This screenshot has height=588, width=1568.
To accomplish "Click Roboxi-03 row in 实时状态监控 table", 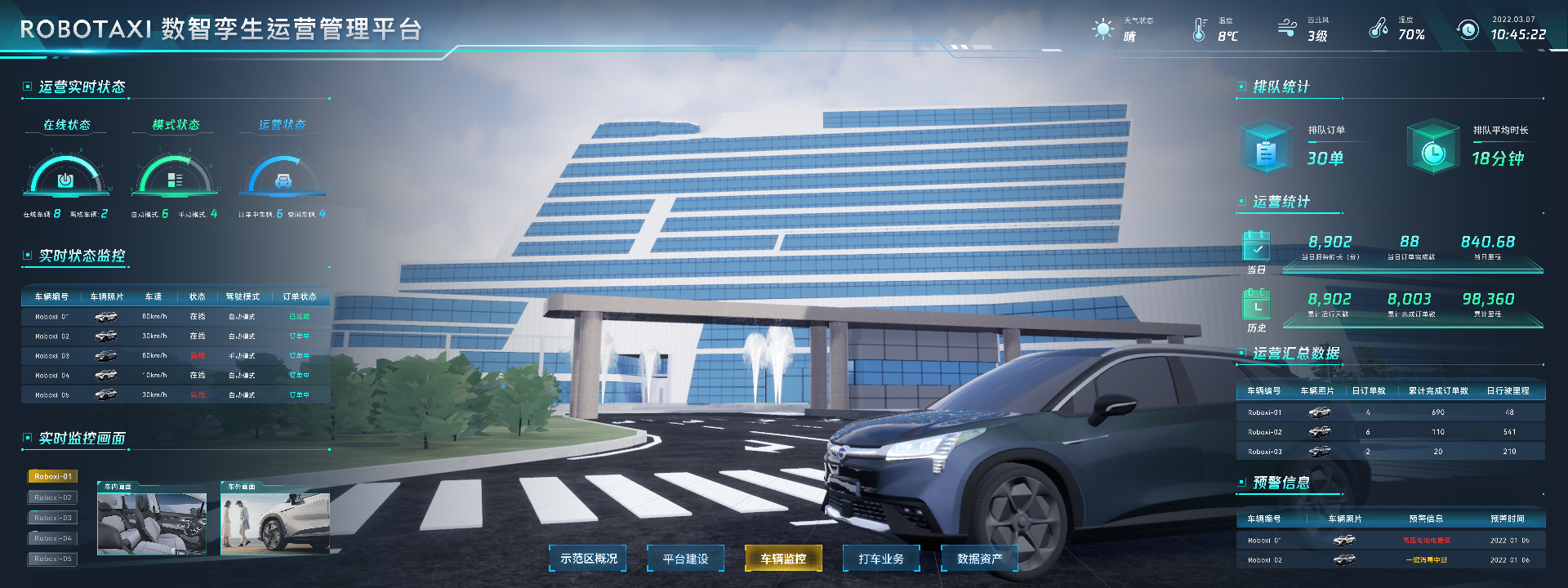I will click(176, 355).
